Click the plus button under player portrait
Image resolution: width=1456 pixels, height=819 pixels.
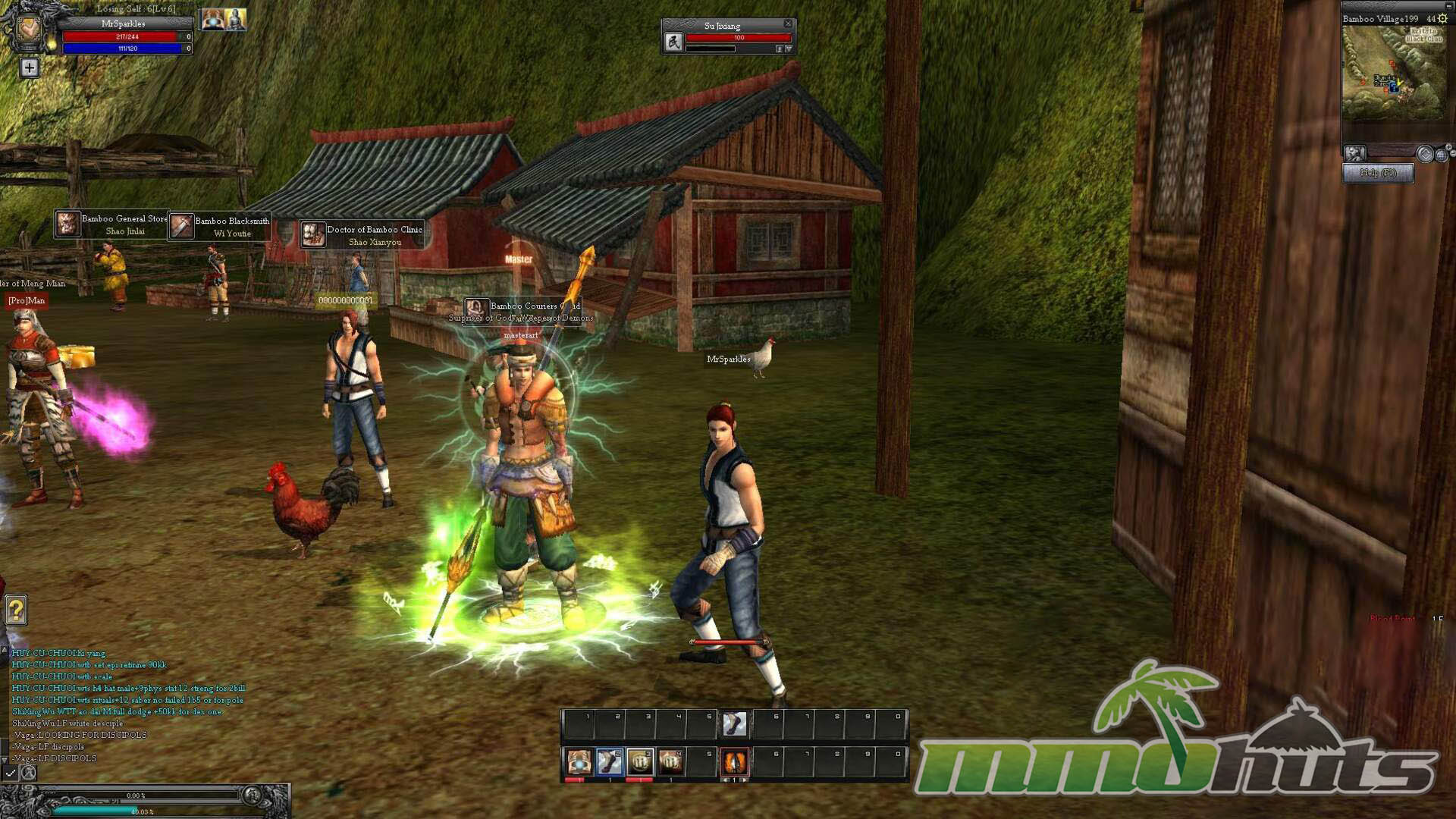tap(29, 68)
